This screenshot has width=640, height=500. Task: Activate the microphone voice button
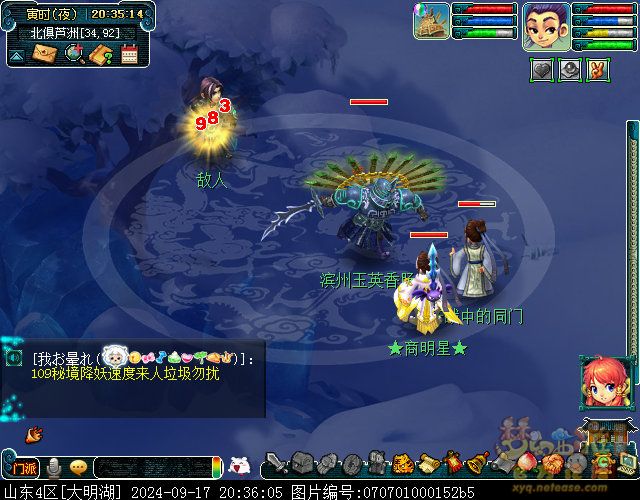tap(54, 466)
